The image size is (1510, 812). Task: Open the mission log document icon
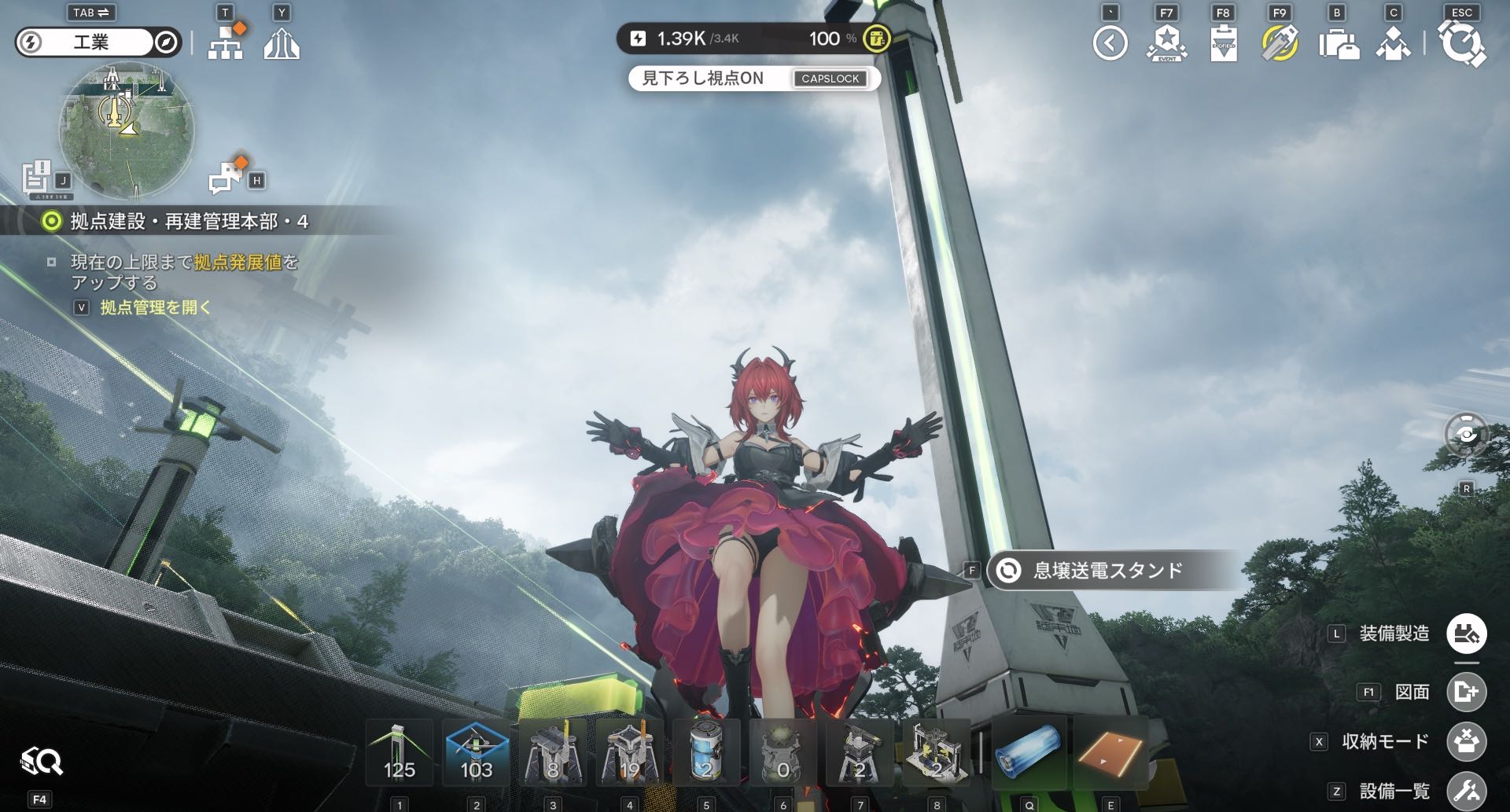tap(36, 178)
